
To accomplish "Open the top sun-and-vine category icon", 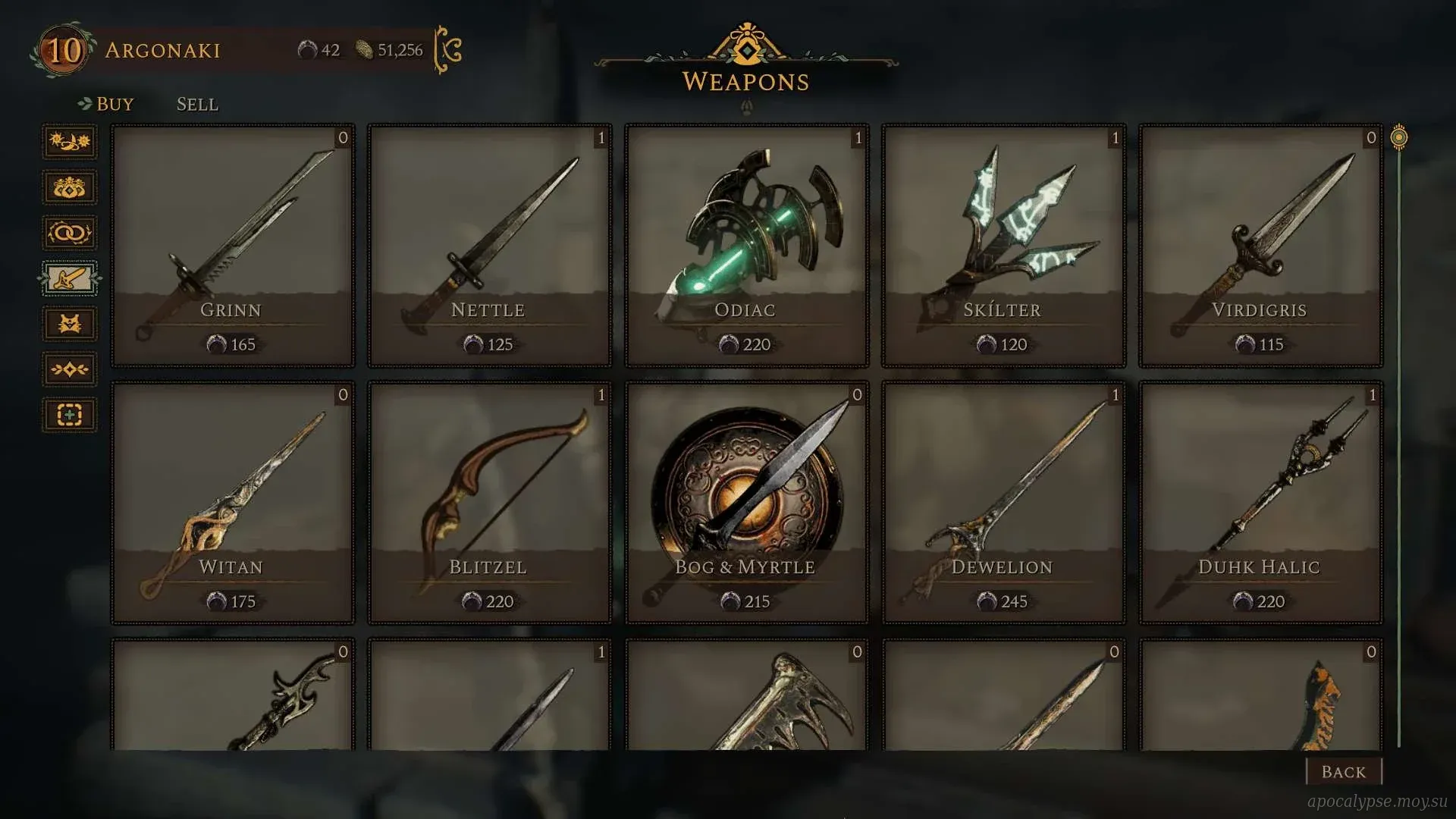I will [x=69, y=142].
